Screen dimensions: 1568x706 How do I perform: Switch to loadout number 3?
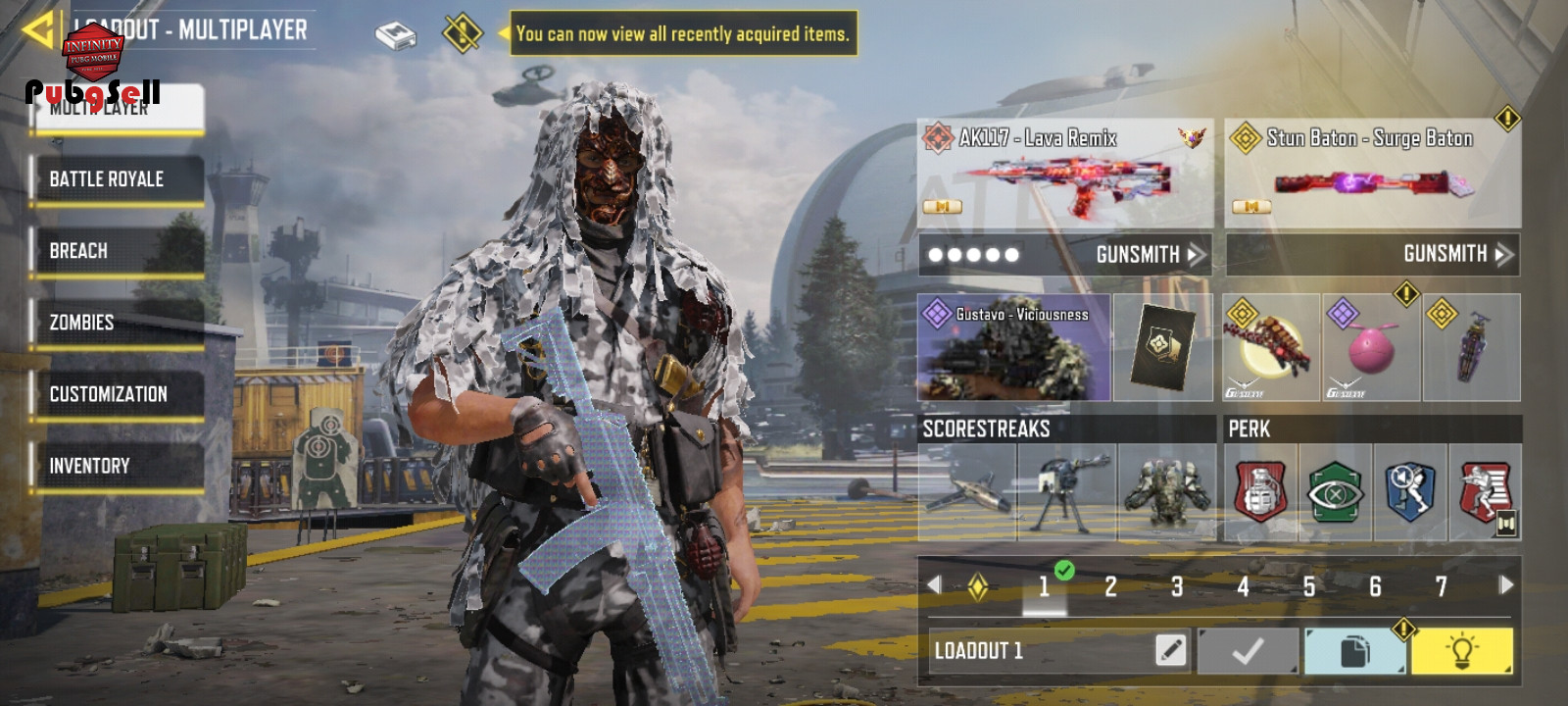click(1177, 587)
